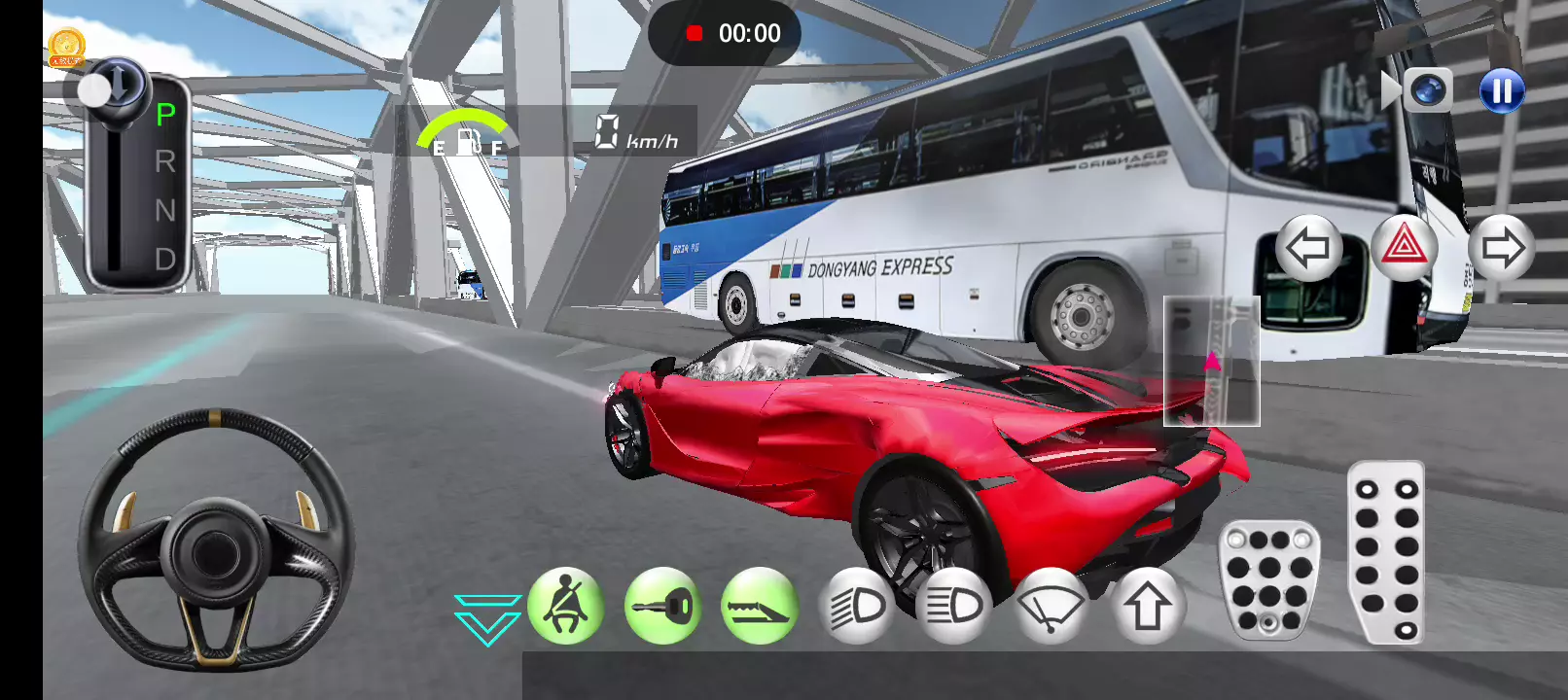The height and width of the screenshot is (700, 1568).
Task: Pause the game with the blue button
Action: click(1501, 91)
